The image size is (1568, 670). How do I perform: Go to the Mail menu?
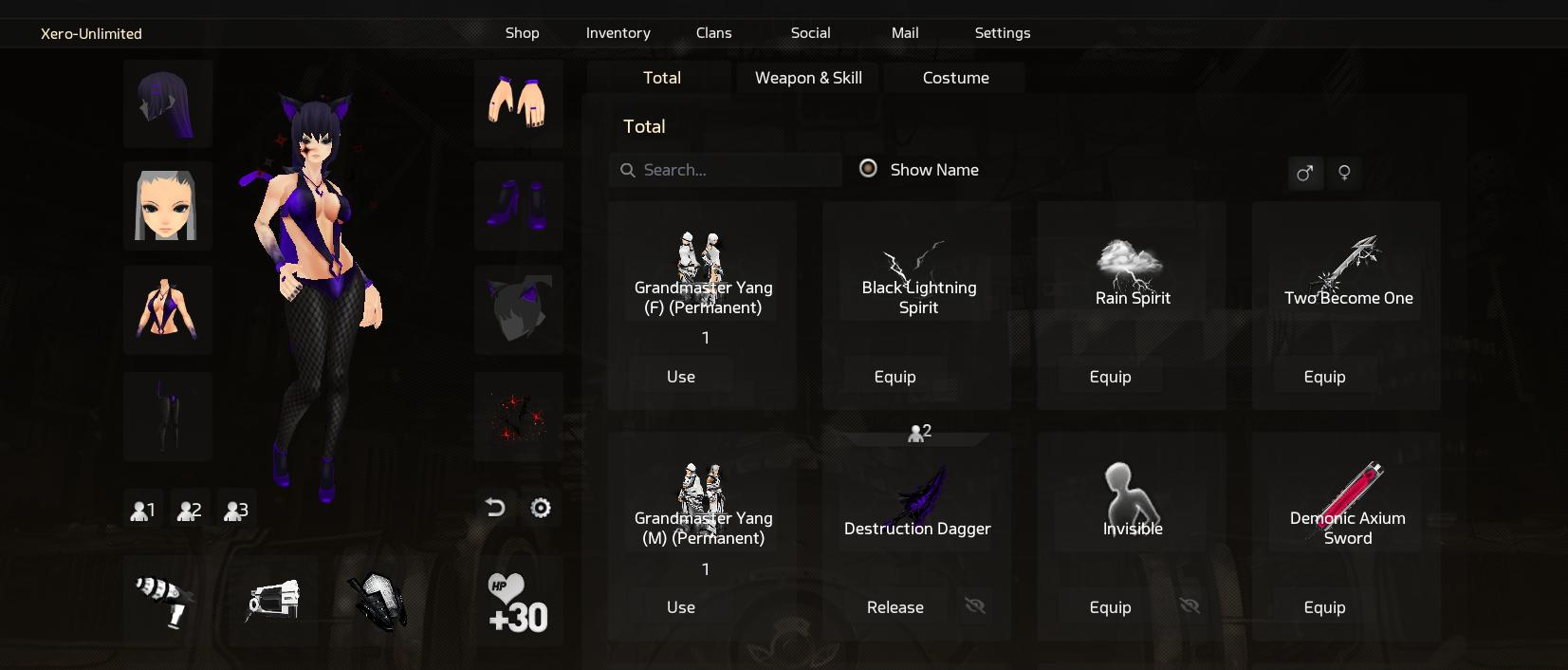(x=905, y=33)
